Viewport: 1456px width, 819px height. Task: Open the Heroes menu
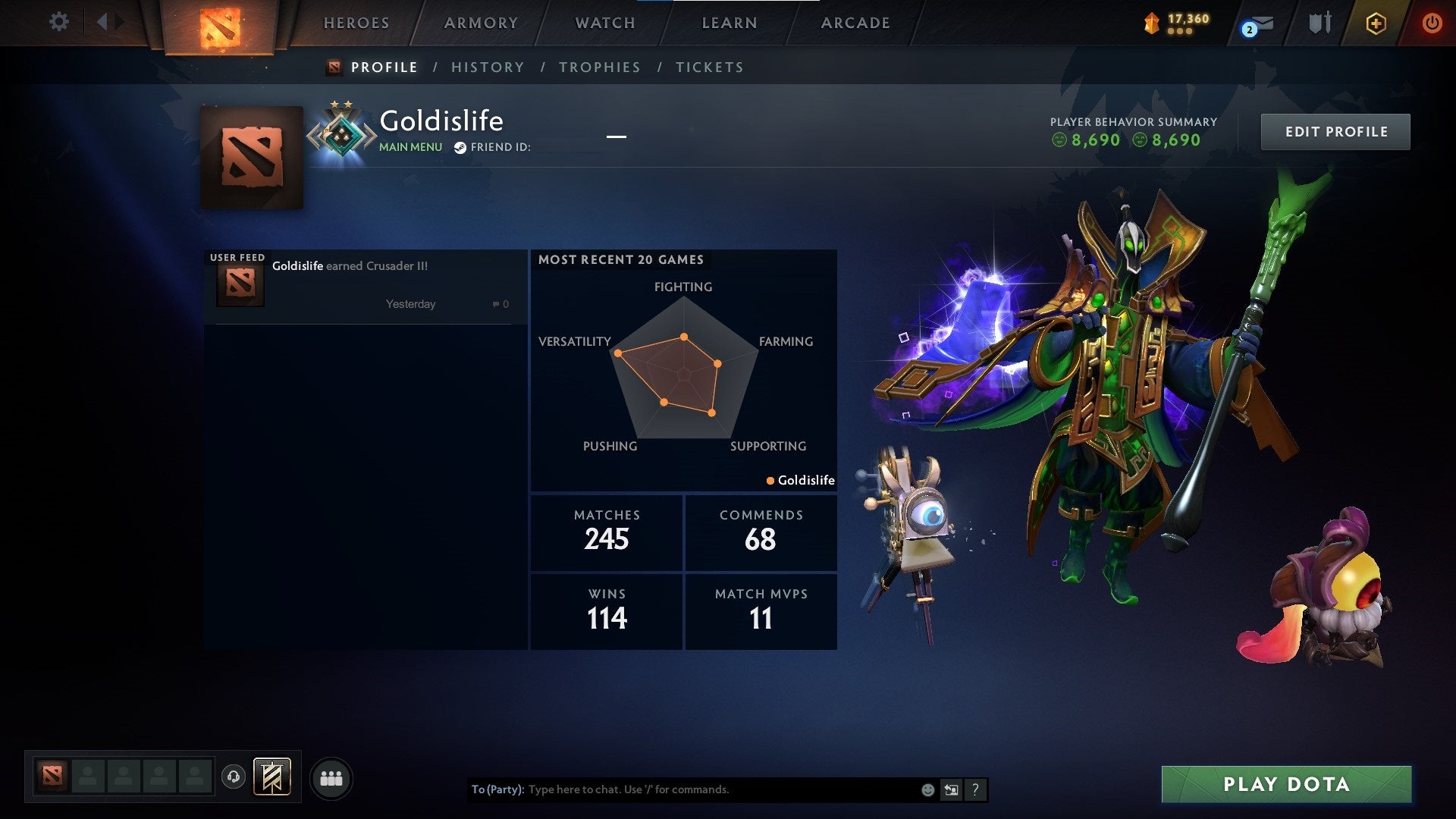point(356,24)
